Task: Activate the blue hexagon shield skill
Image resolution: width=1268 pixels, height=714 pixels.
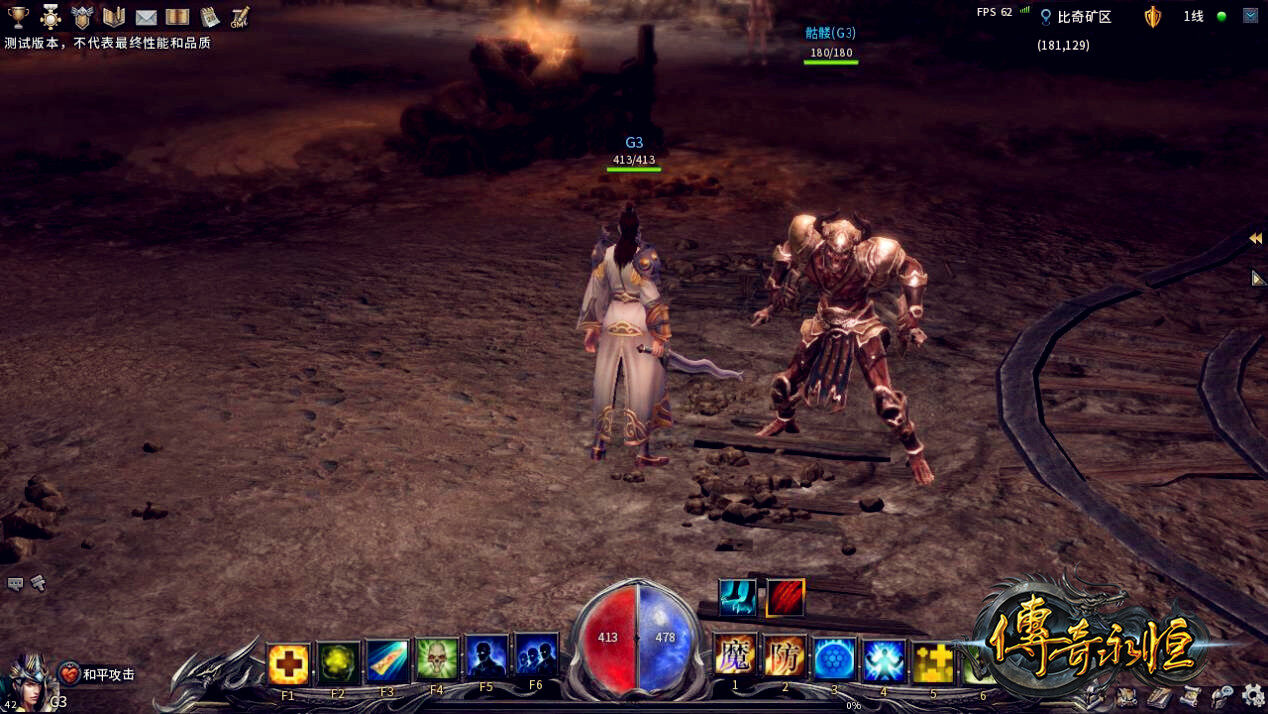Action: point(834,659)
